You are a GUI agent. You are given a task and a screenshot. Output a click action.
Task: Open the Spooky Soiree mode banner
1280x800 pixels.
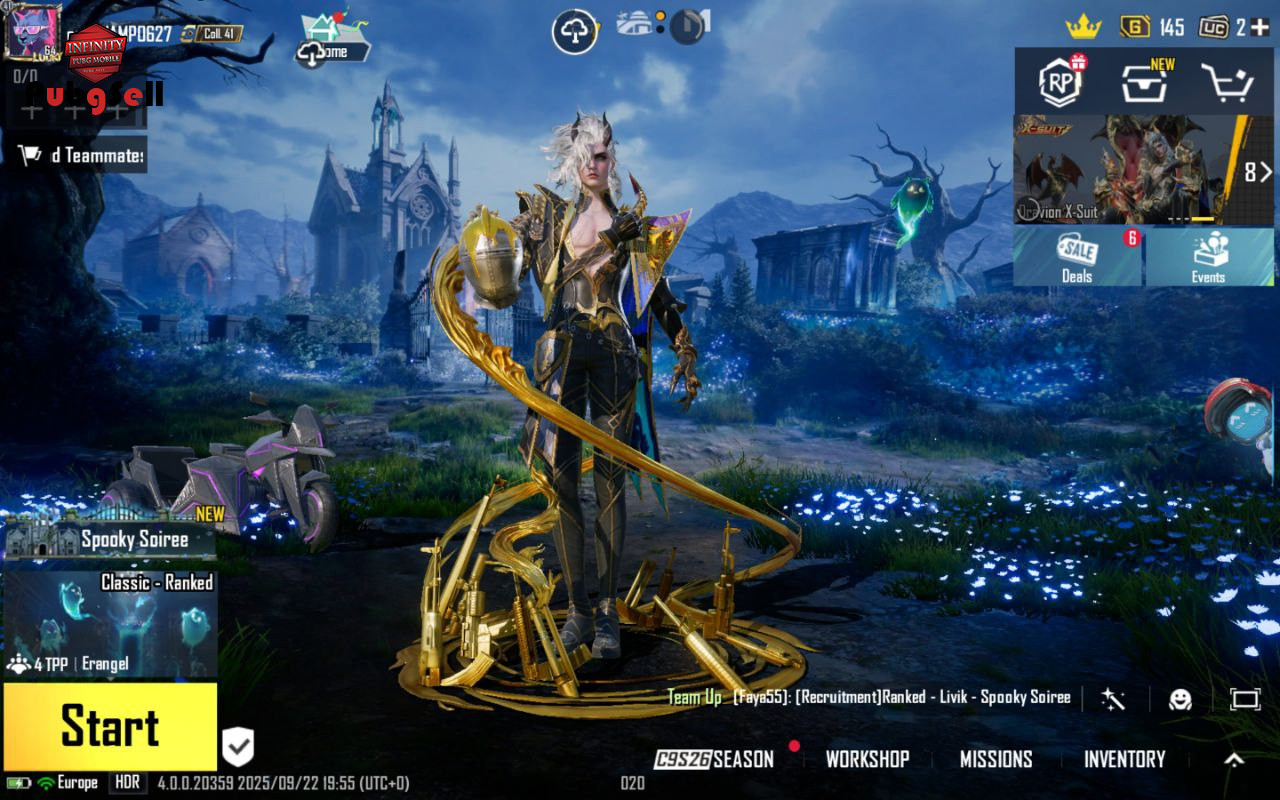click(x=110, y=540)
